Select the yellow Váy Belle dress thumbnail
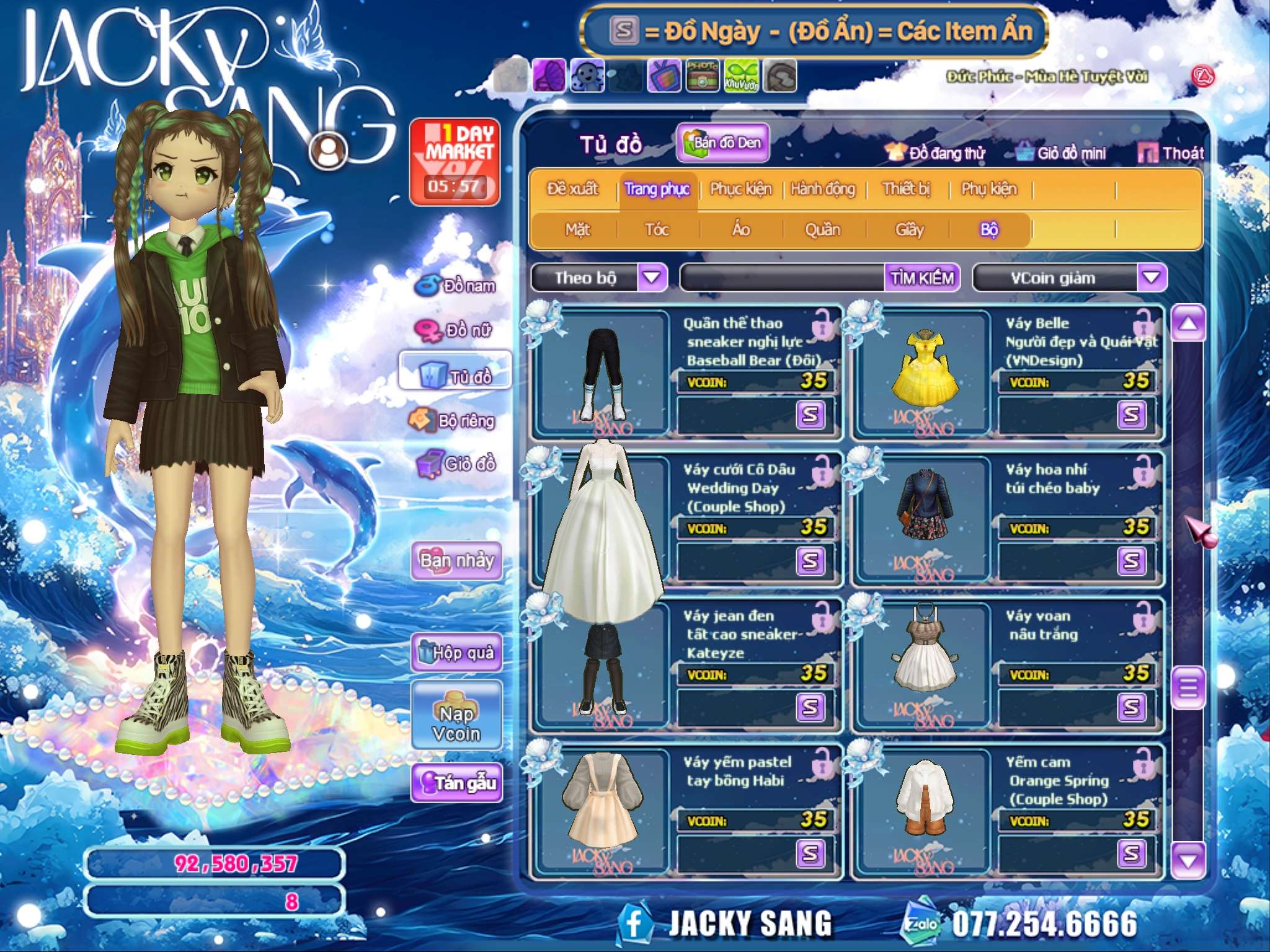The image size is (1270, 952). 925,374
